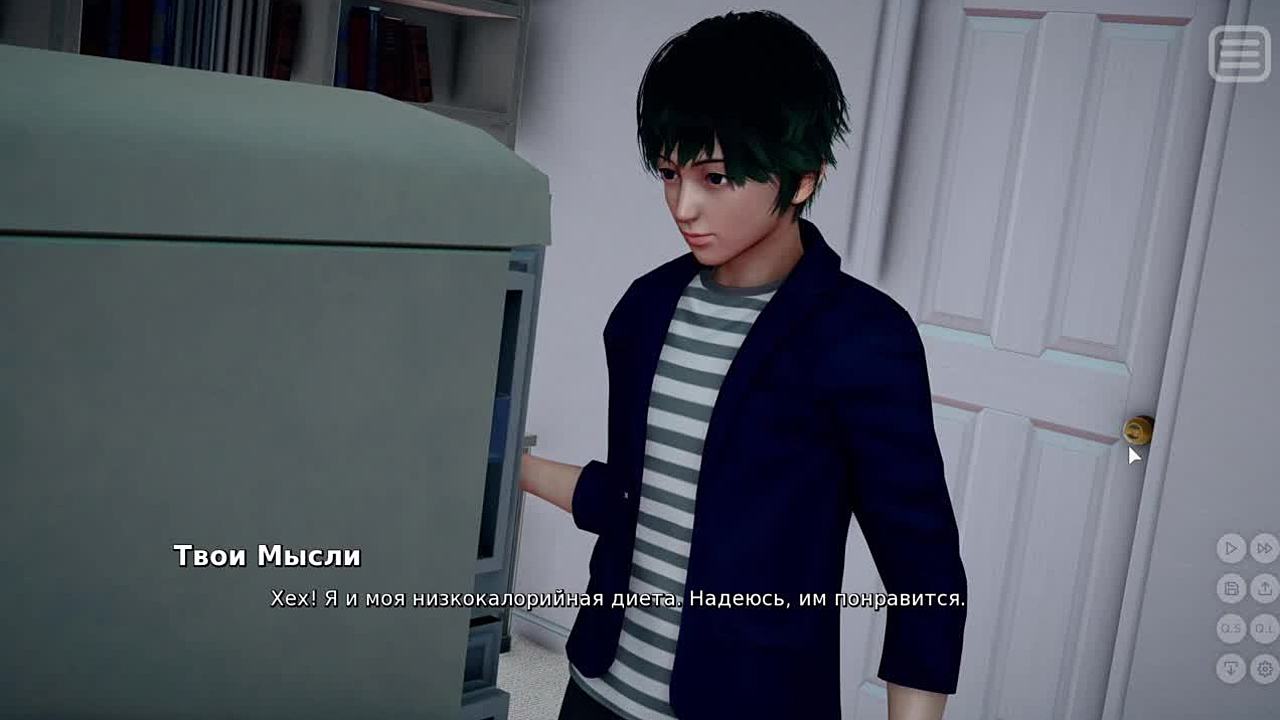Viewport: 1280px width, 720px height.
Task: Activate the fast-forward skip button
Action: (x=1264, y=548)
